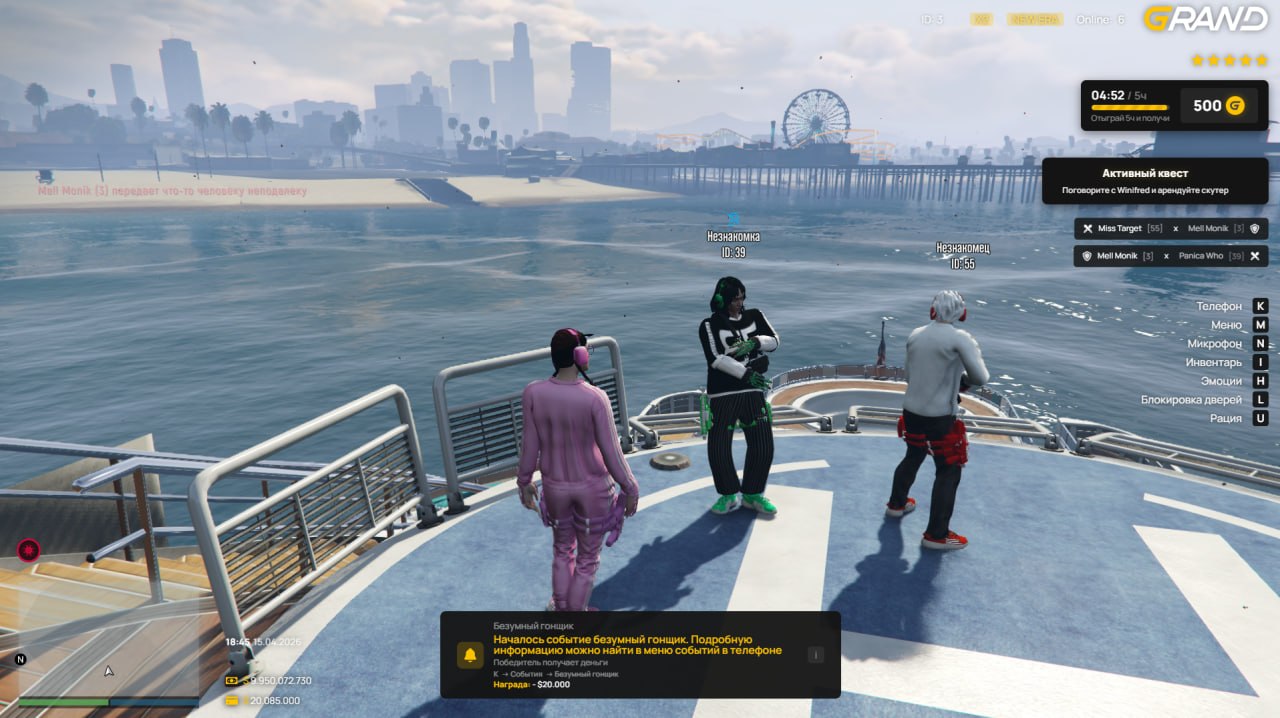The height and width of the screenshot is (718, 1280).
Task: Click the 500 G-coin playtime reward box
Action: [1217, 106]
